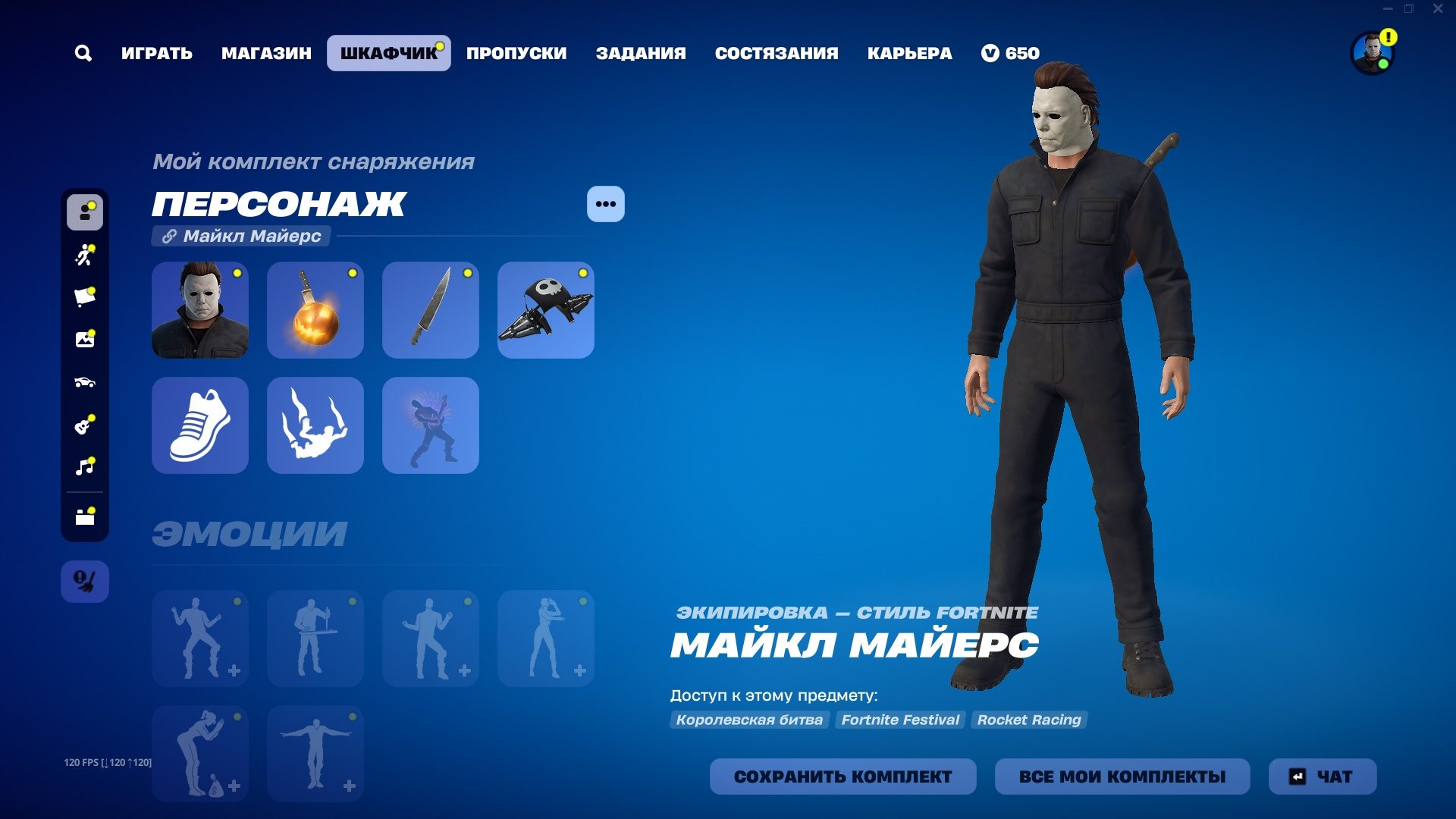Select the Michael Myers outfit slot
Viewport: 1456px width, 819px height.
(199, 310)
